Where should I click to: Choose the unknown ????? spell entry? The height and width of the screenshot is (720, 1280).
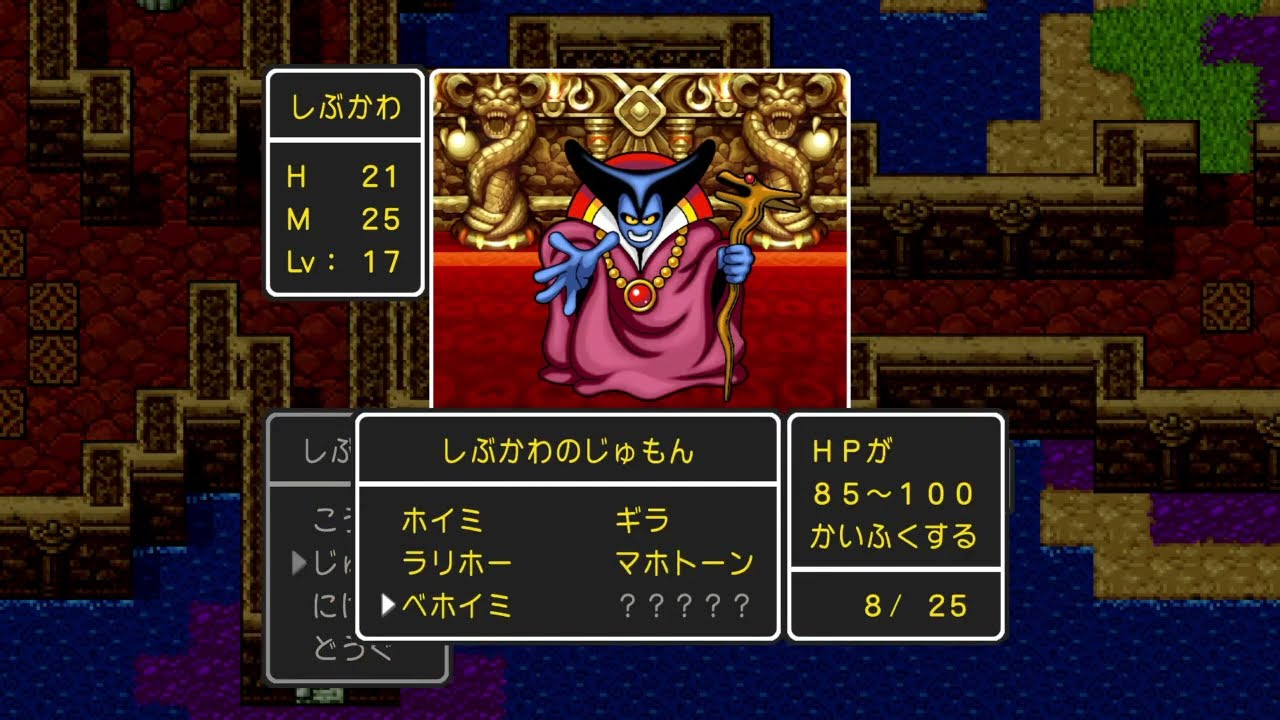pos(684,605)
